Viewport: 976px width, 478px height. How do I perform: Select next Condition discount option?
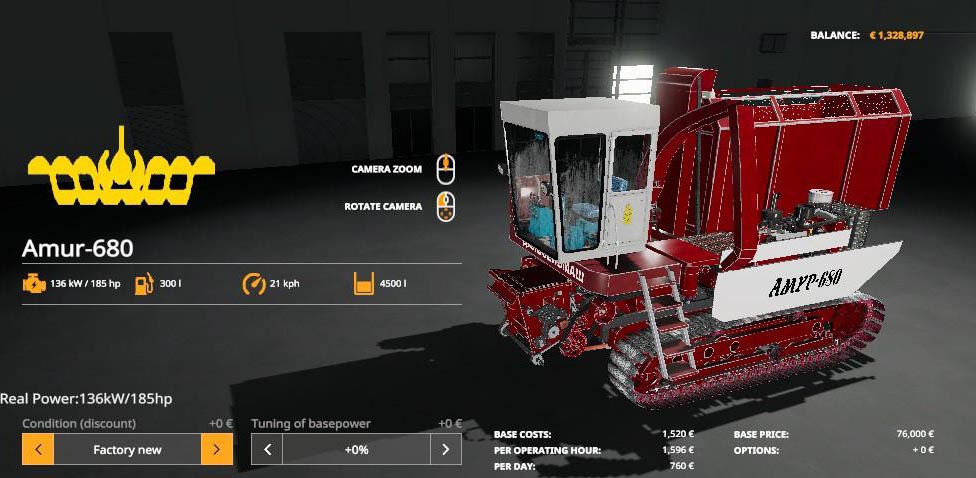coord(216,450)
